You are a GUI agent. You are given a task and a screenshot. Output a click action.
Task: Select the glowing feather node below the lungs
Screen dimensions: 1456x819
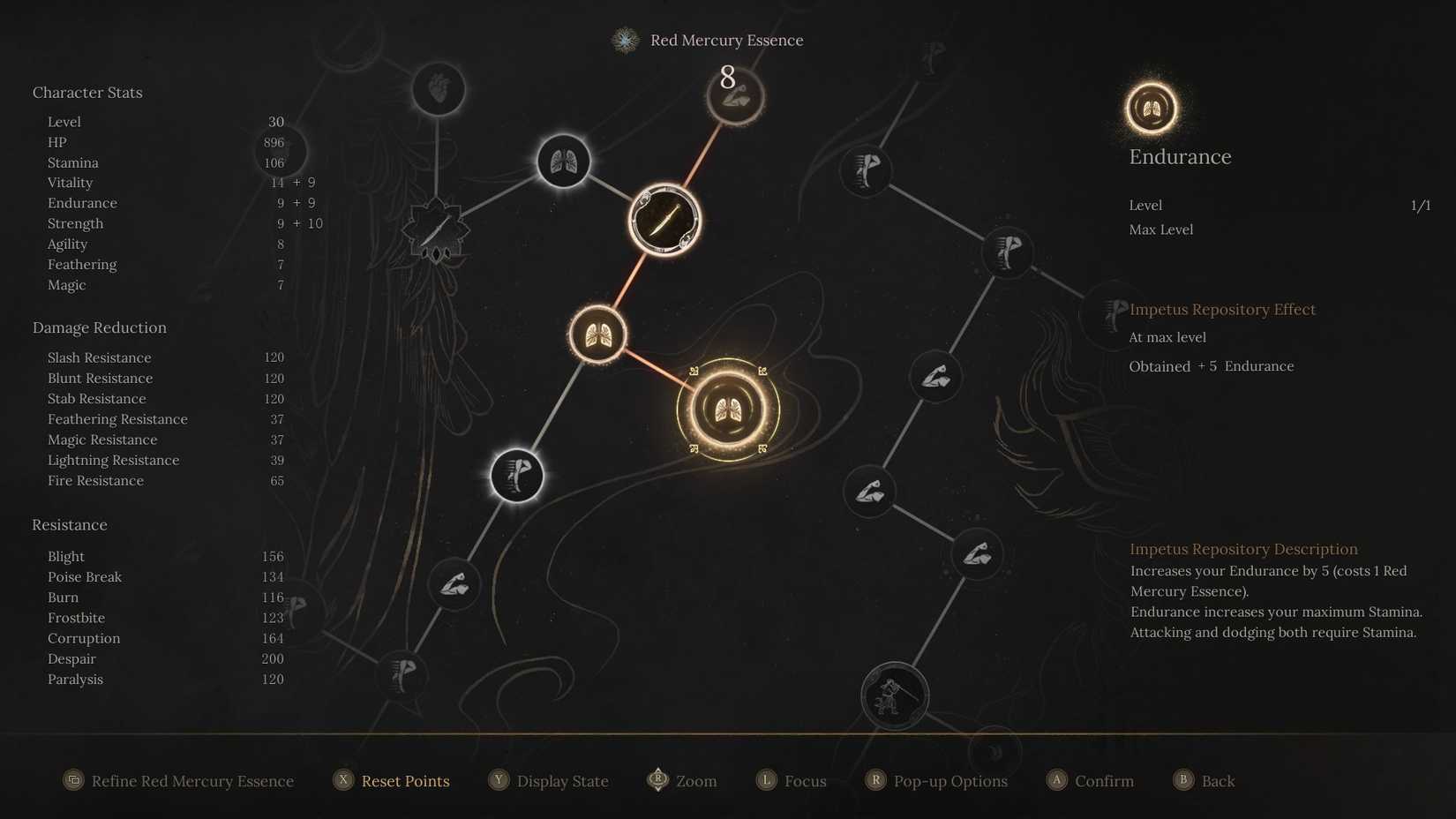pyautogui.click(x=516, y=475)
